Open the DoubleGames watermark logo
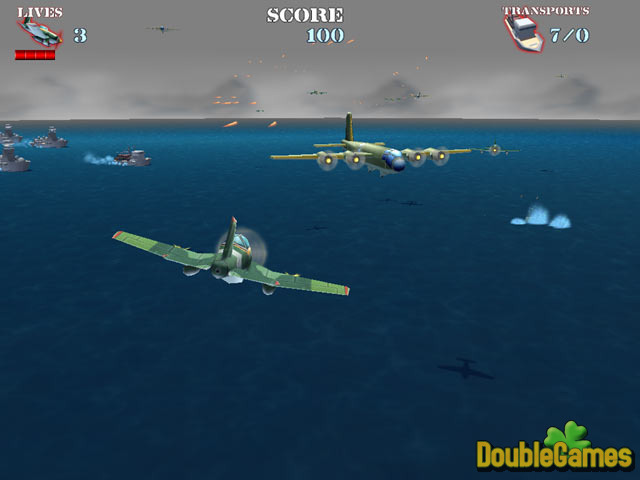Viewport: 640px width, 480px height. click(x=555, y=449)
